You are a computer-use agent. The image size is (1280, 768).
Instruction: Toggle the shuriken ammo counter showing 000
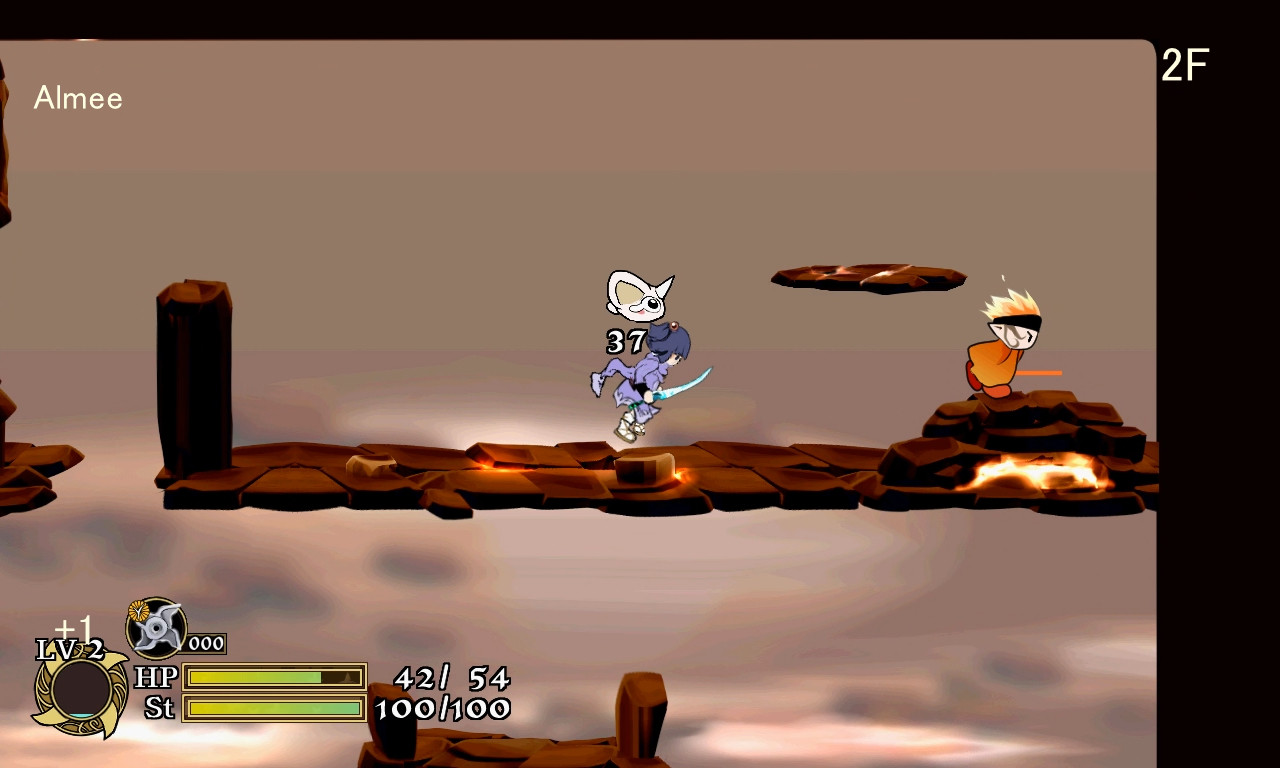[205, 644]
